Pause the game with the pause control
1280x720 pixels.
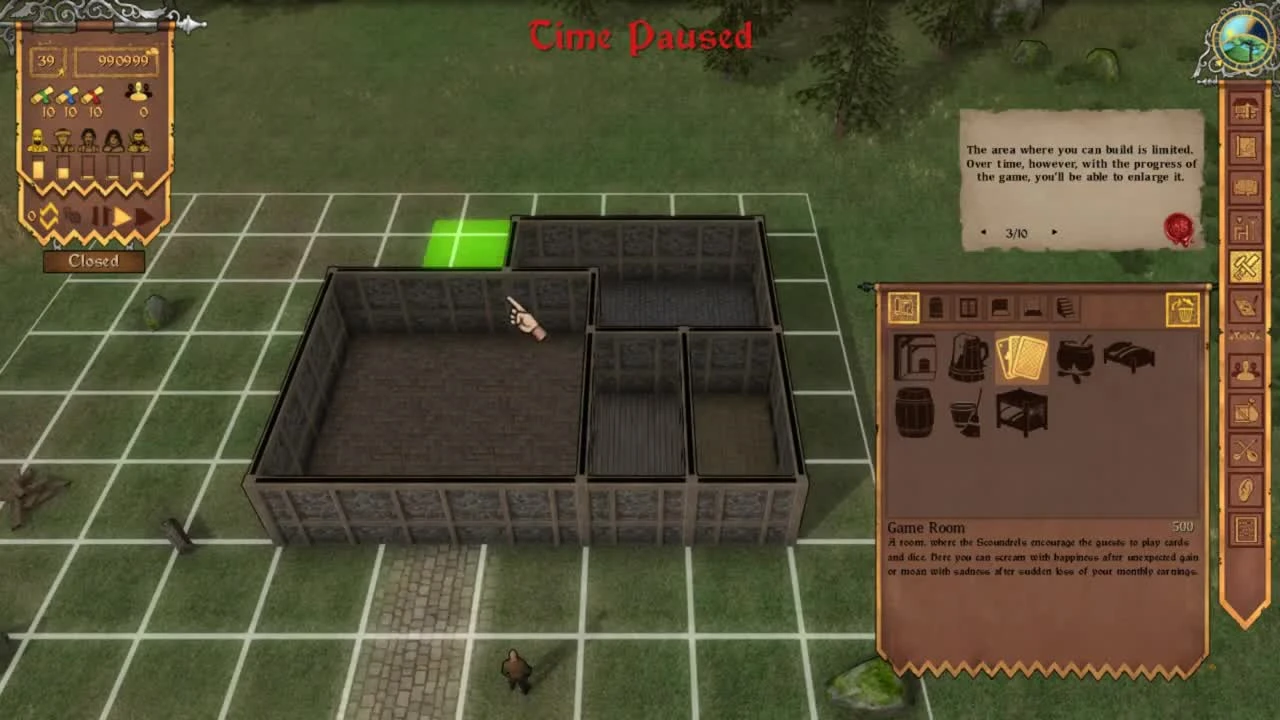(x=102, y=216)
